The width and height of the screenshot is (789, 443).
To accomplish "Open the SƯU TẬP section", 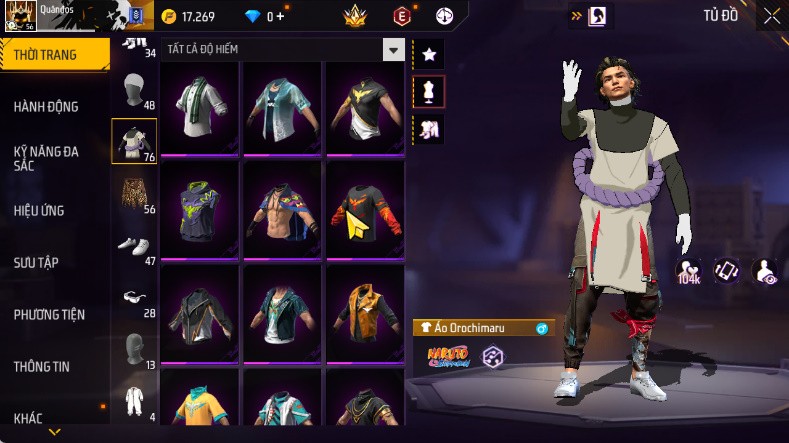I will pos(36,263).
